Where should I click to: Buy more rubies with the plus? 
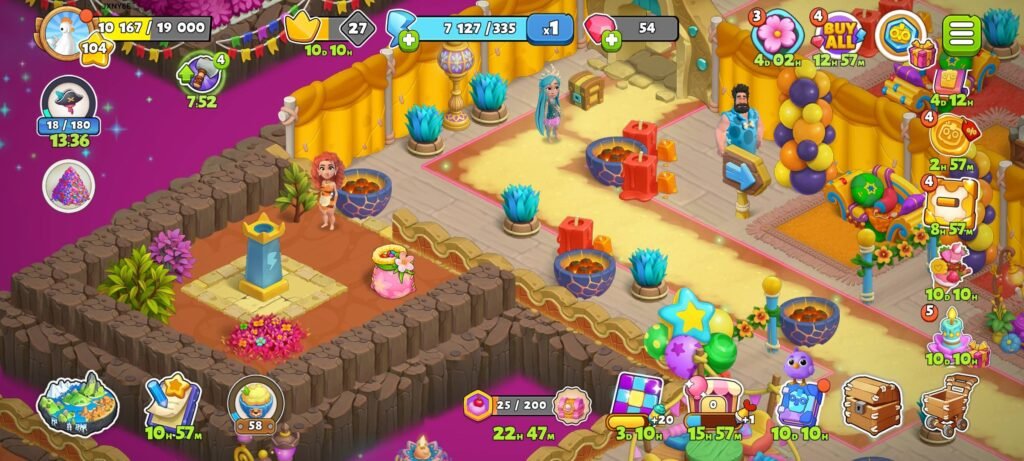coord(609,40)
